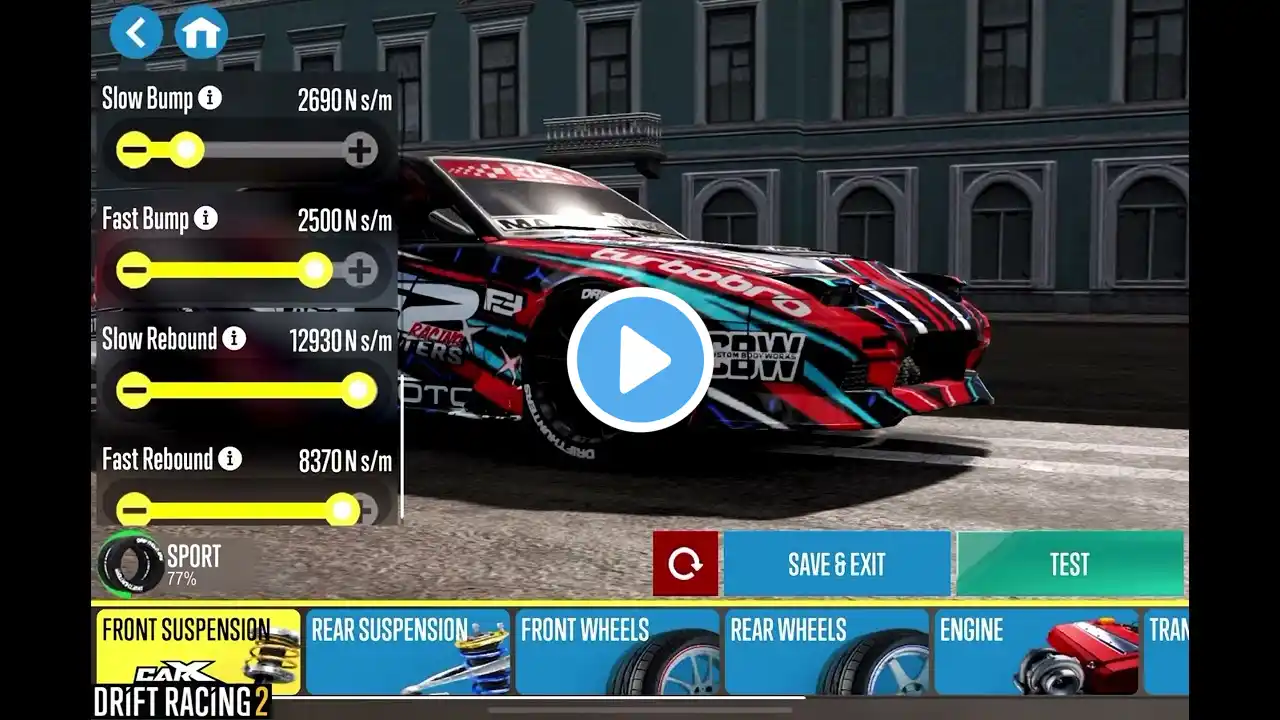The height and width of the screenshot is (720, 1280).
Task: Save & Exit the tuning setup
Action: (837, 564)
